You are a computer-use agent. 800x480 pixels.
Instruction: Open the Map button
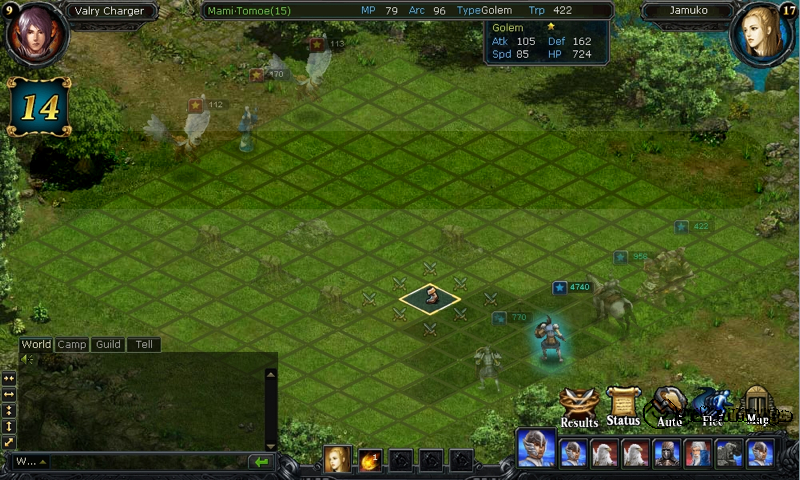coord(758,407)
